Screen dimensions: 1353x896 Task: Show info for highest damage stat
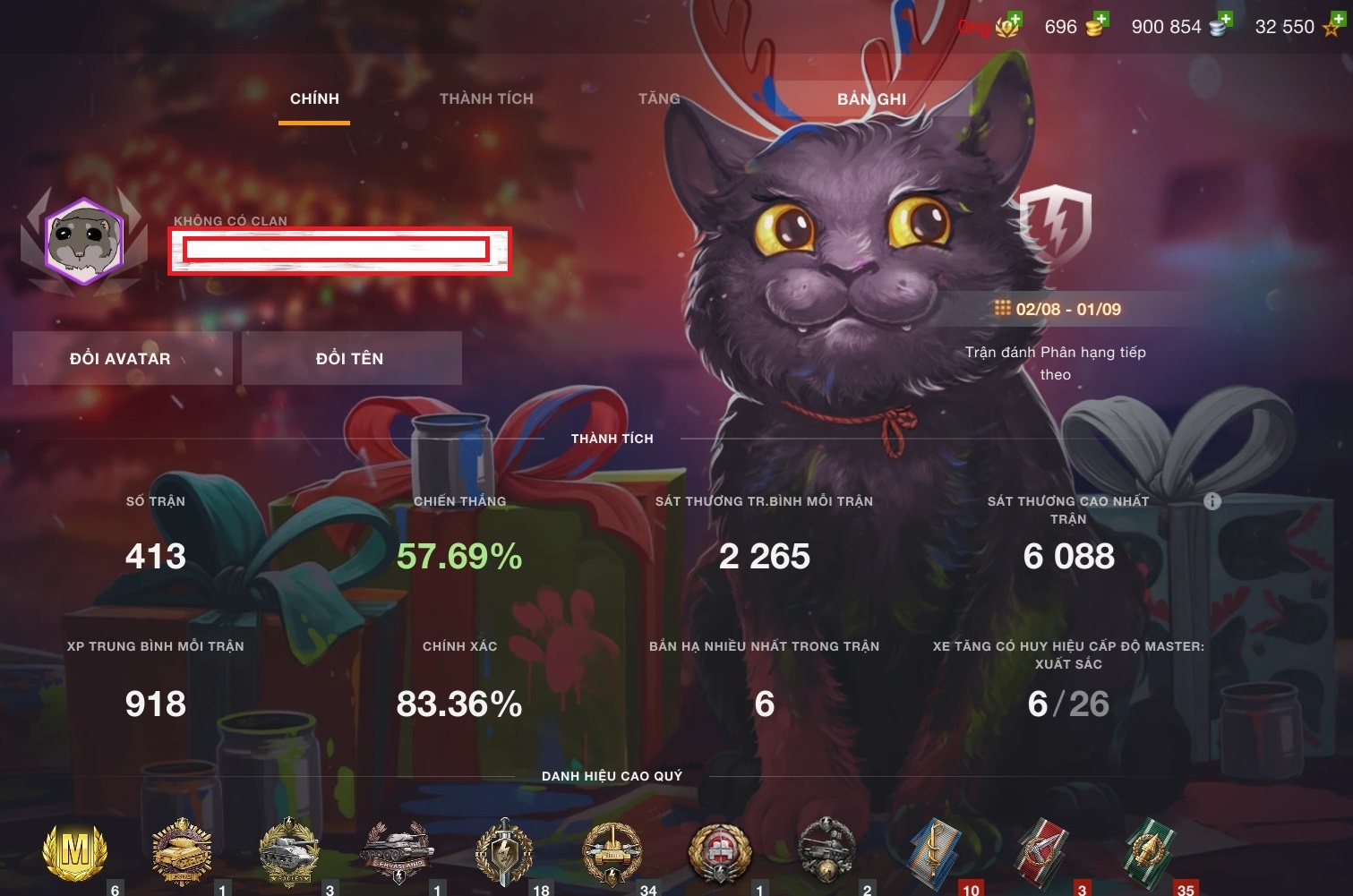(x=1212, y=501)
